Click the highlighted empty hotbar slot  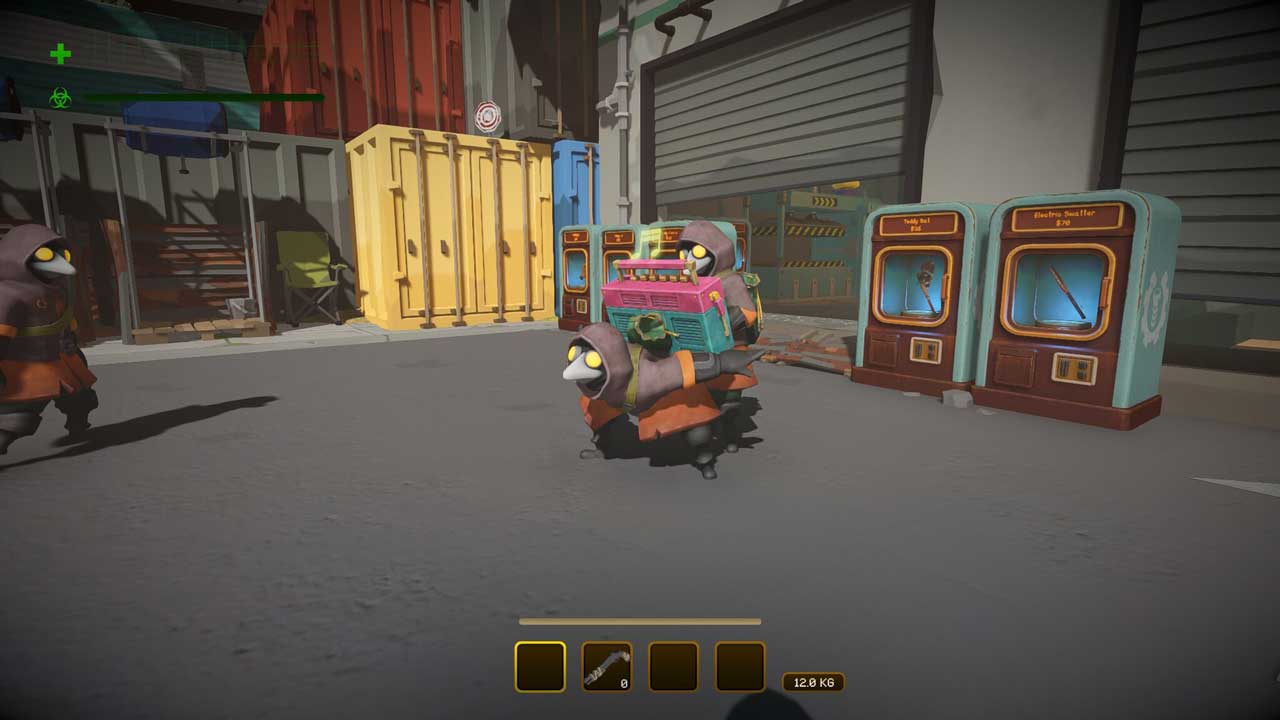540,667
